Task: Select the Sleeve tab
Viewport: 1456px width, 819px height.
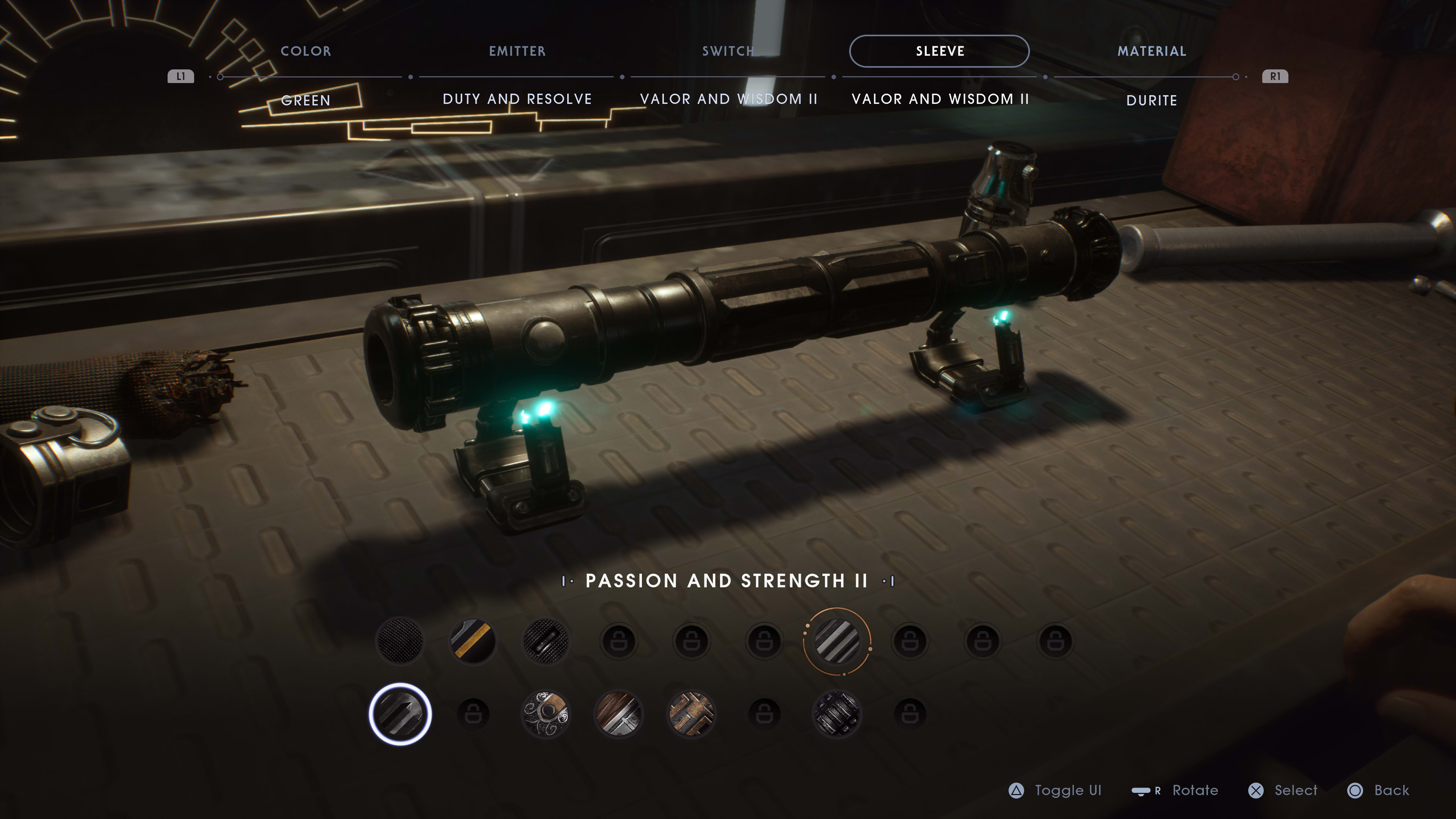Action: [940, 52]
